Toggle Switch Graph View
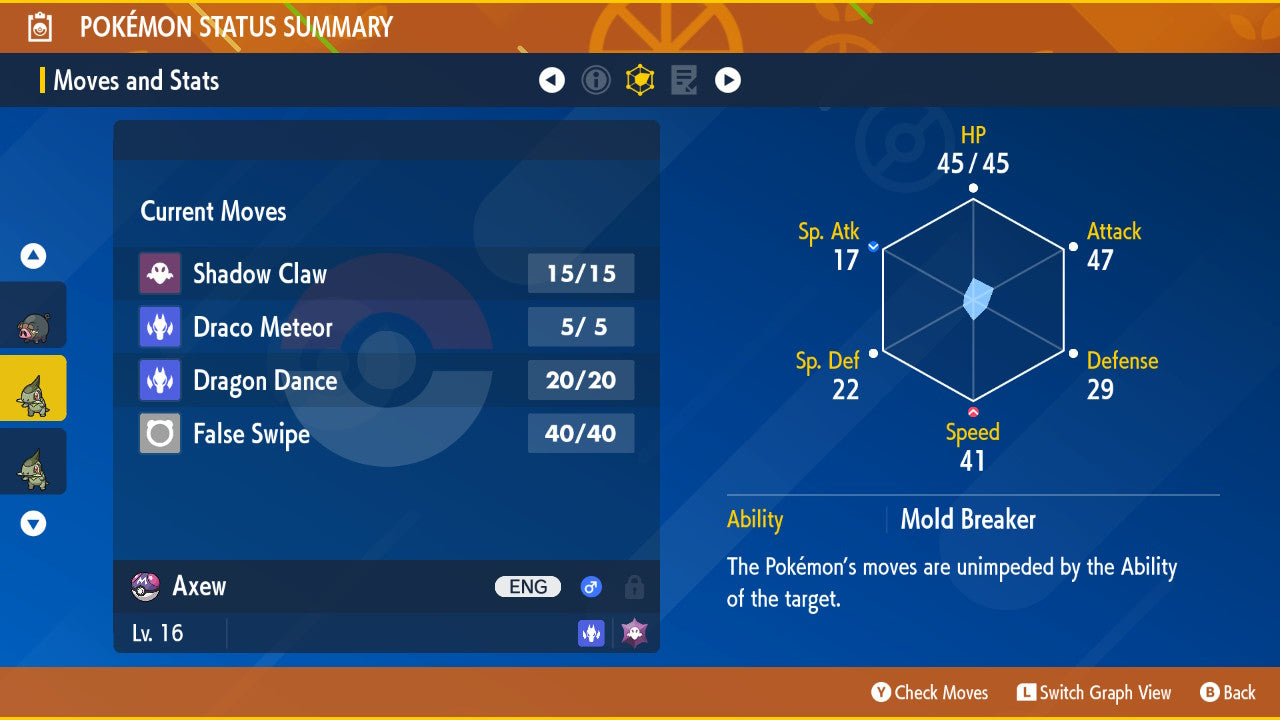Image resolution: width=1280 pixels, height=720 pixels. [1094, 693]
